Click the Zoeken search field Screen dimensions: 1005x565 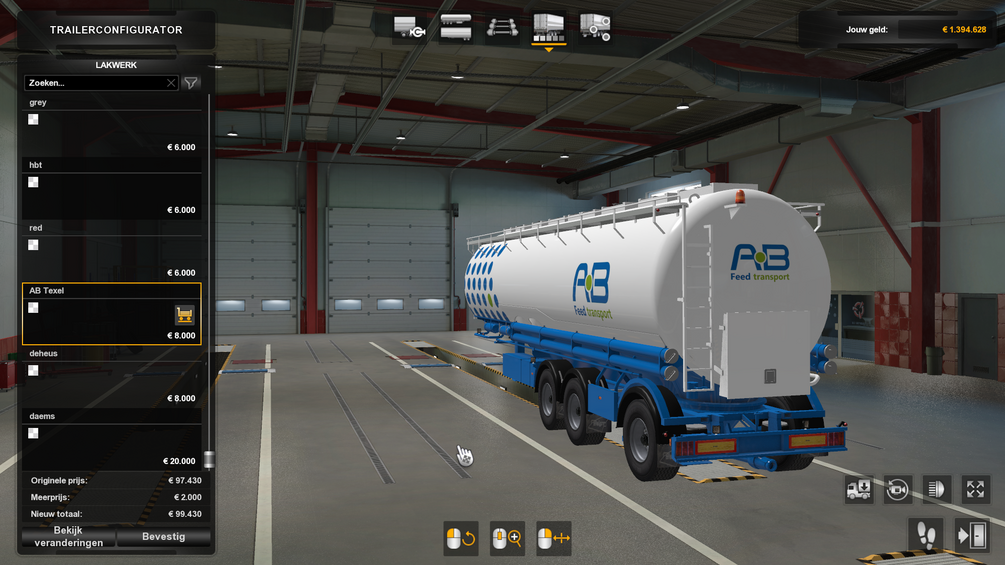(x=95, y=83)
